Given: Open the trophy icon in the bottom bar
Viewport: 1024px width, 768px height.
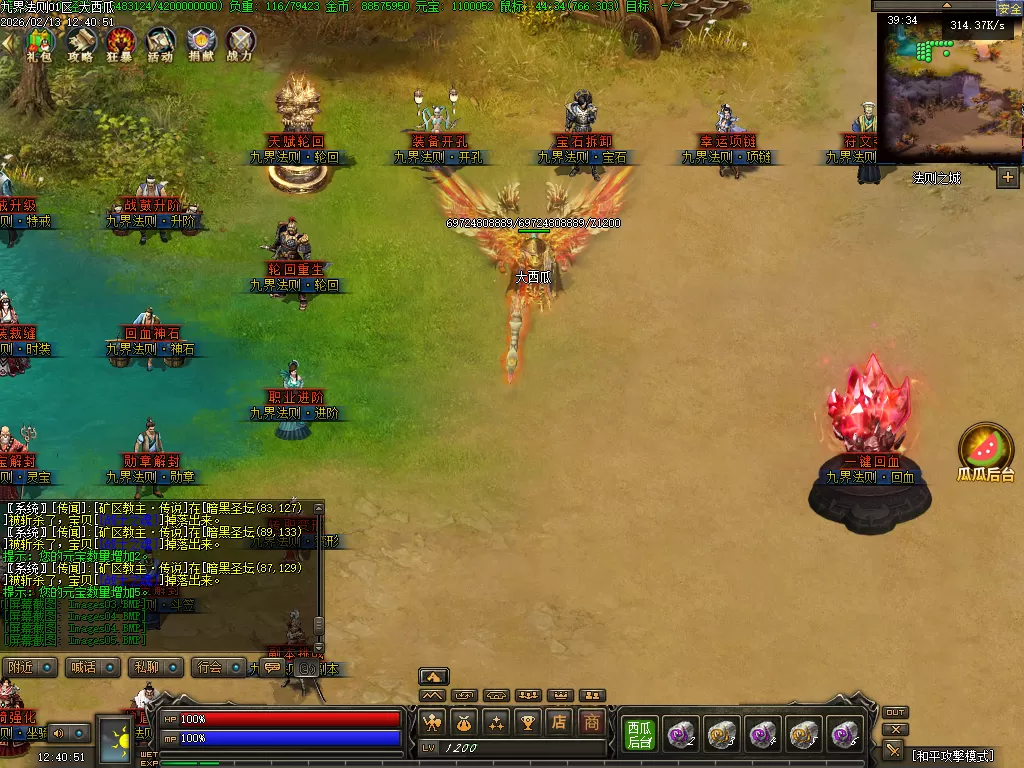Looking at the screenshot, I should [529, 722].
